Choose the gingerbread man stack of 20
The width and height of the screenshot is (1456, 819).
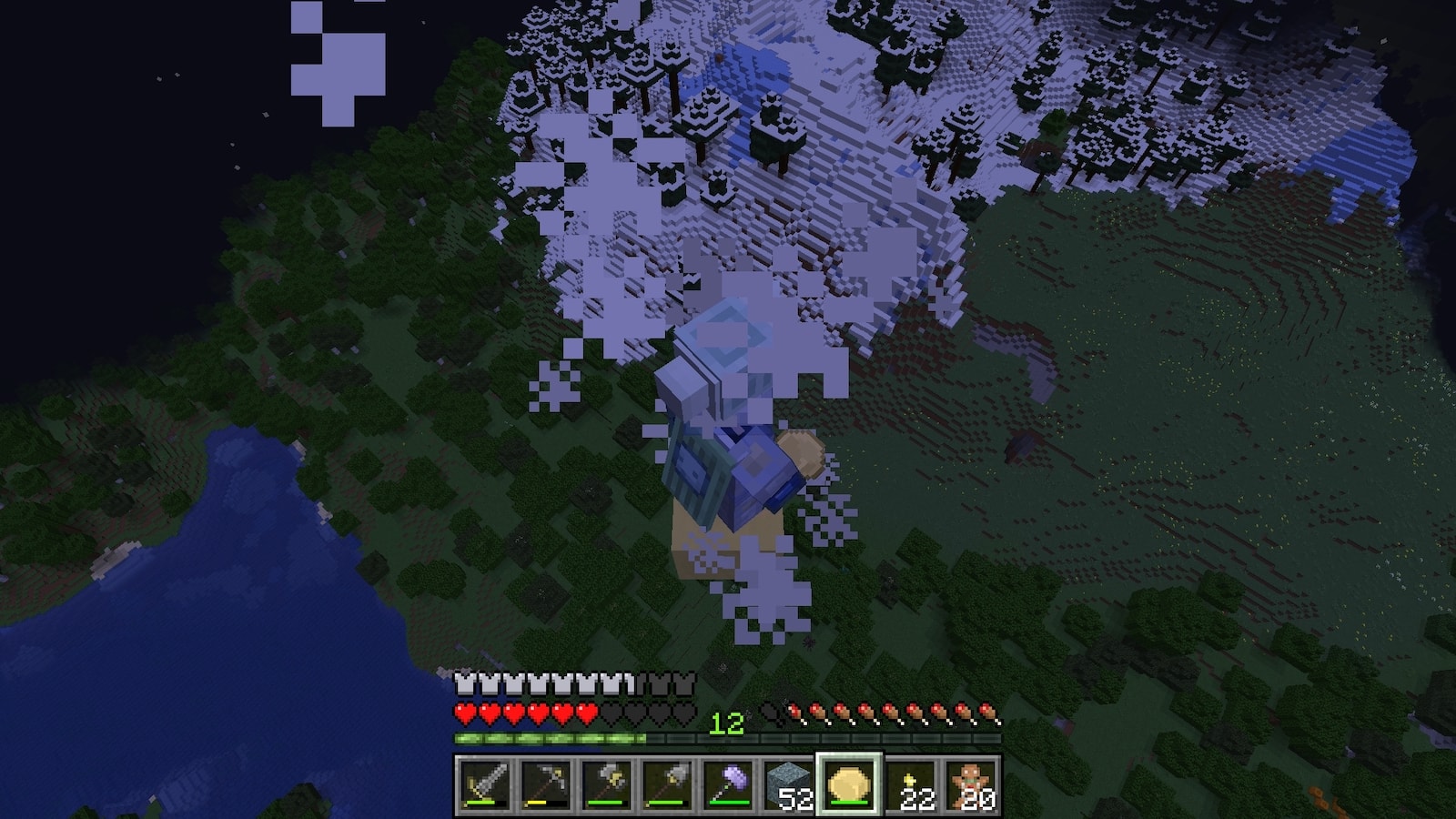click(972, 784)
